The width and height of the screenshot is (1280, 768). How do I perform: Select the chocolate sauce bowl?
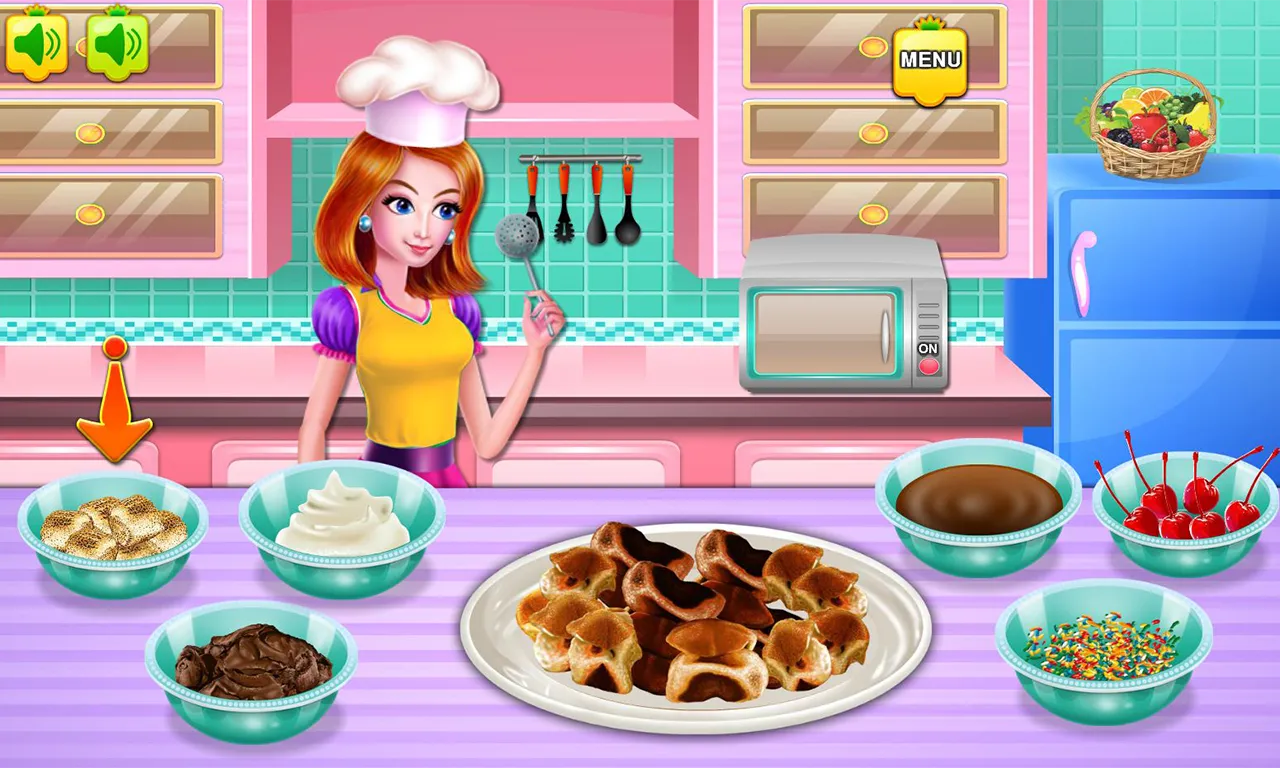coord(975,500)
